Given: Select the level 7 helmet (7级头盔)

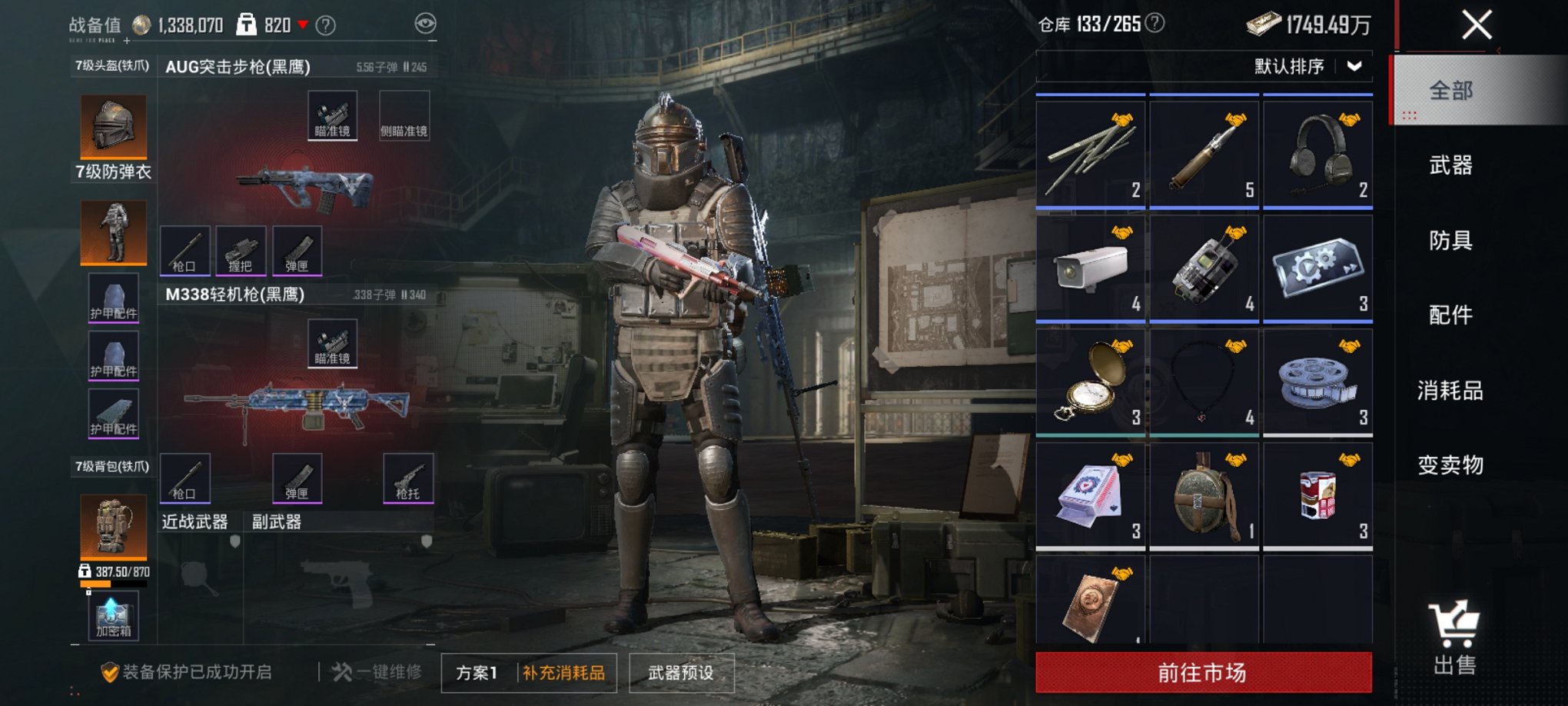Looking at the screenshot, I should pos(112,127).
